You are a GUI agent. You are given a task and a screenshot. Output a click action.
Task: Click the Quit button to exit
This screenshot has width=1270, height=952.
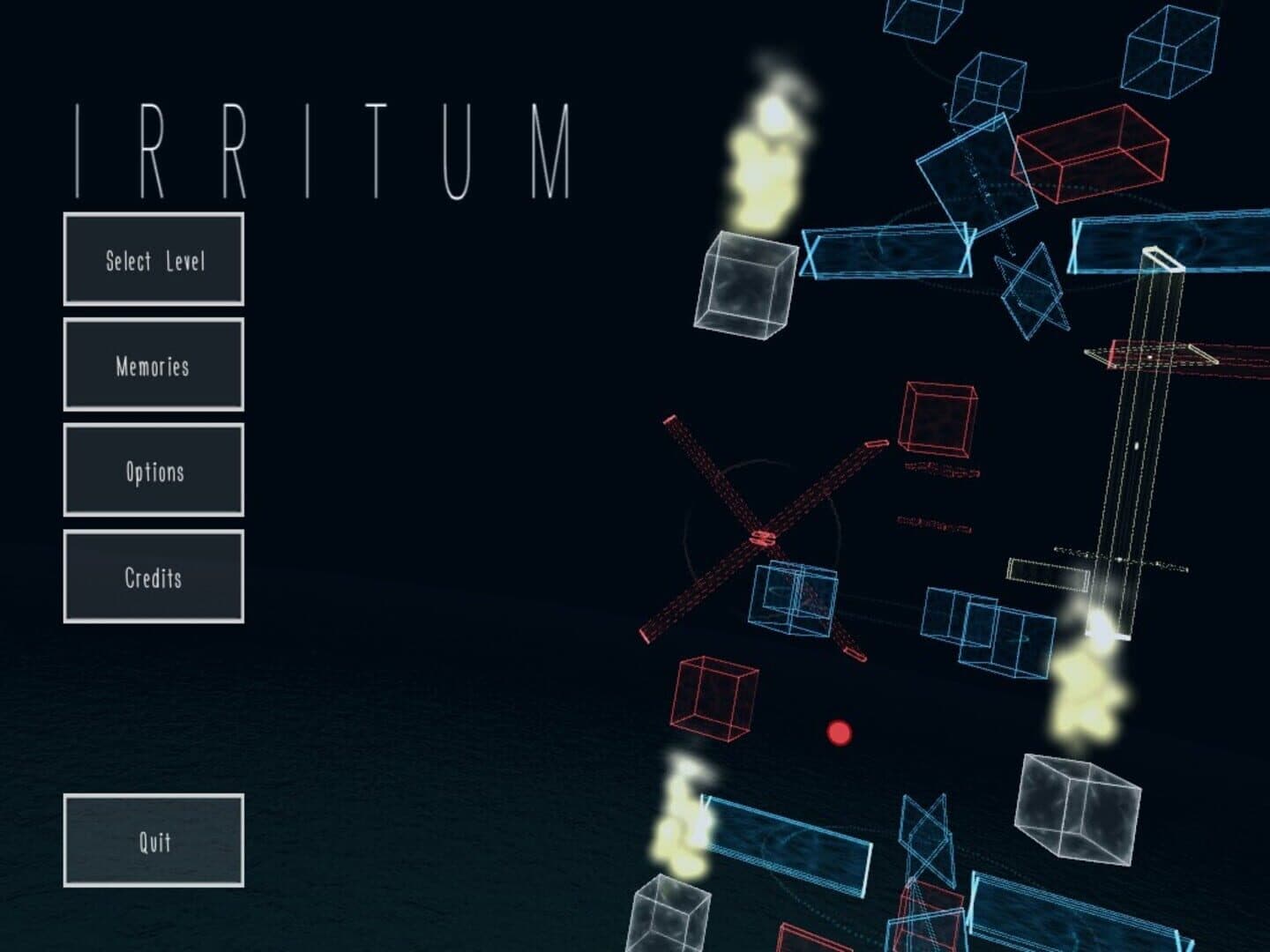coord(155,842)
